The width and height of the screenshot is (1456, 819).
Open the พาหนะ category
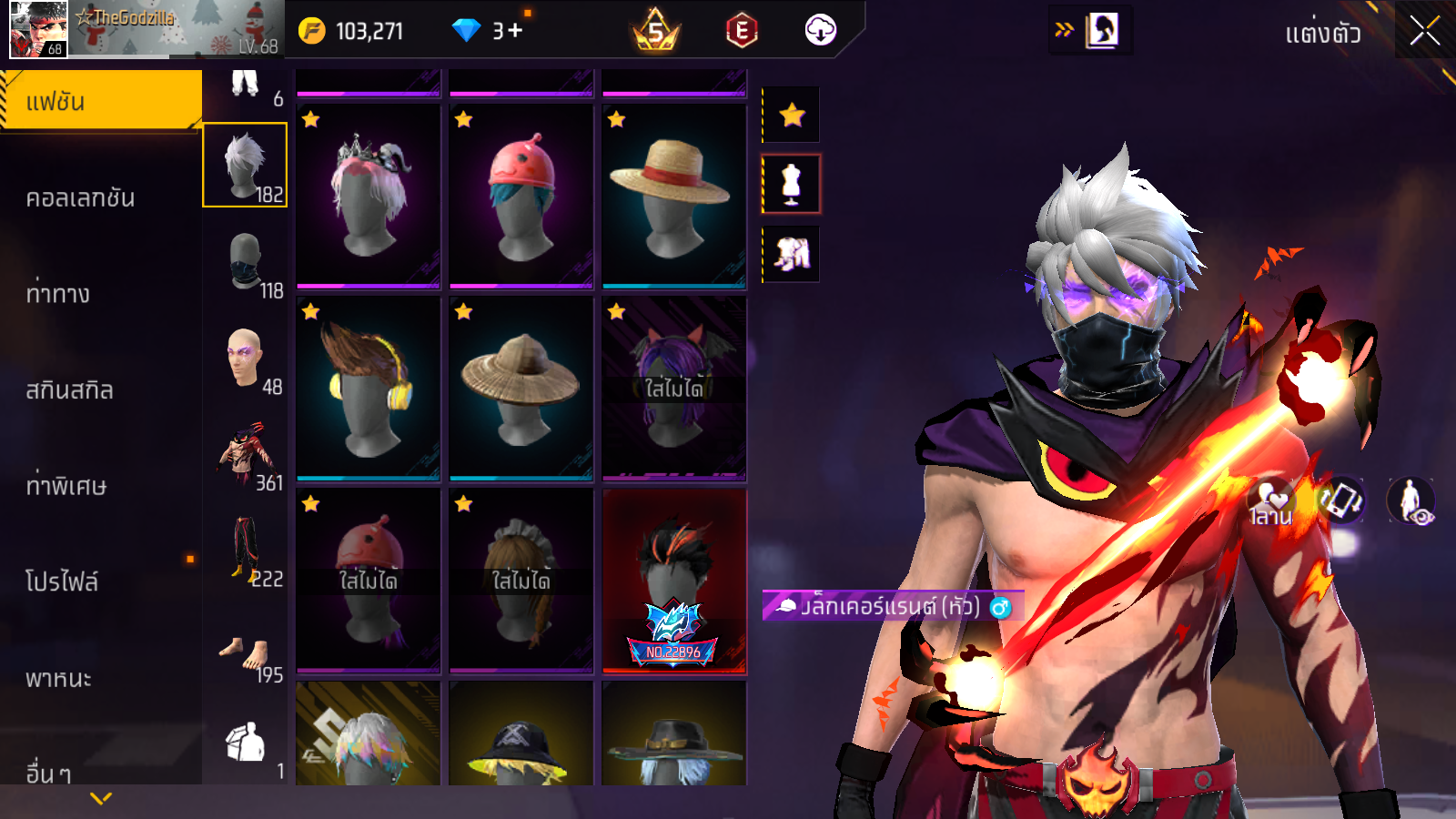[58, 678]
